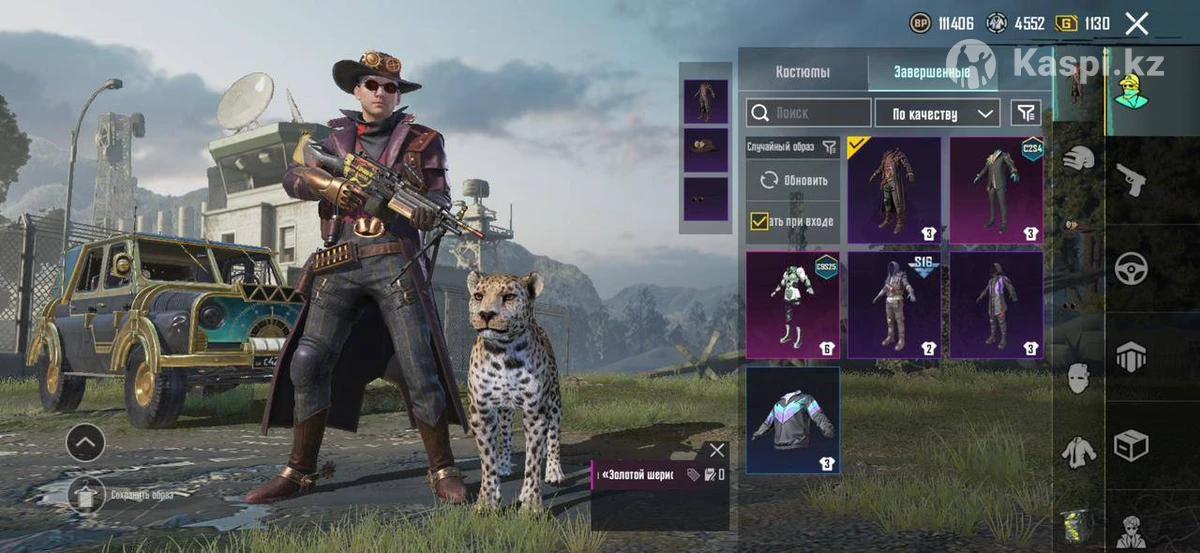Screen dimensions: 1200x553
Task: Open the Завершенные tab
Action: pyautogui.click(x=930, y=72)
